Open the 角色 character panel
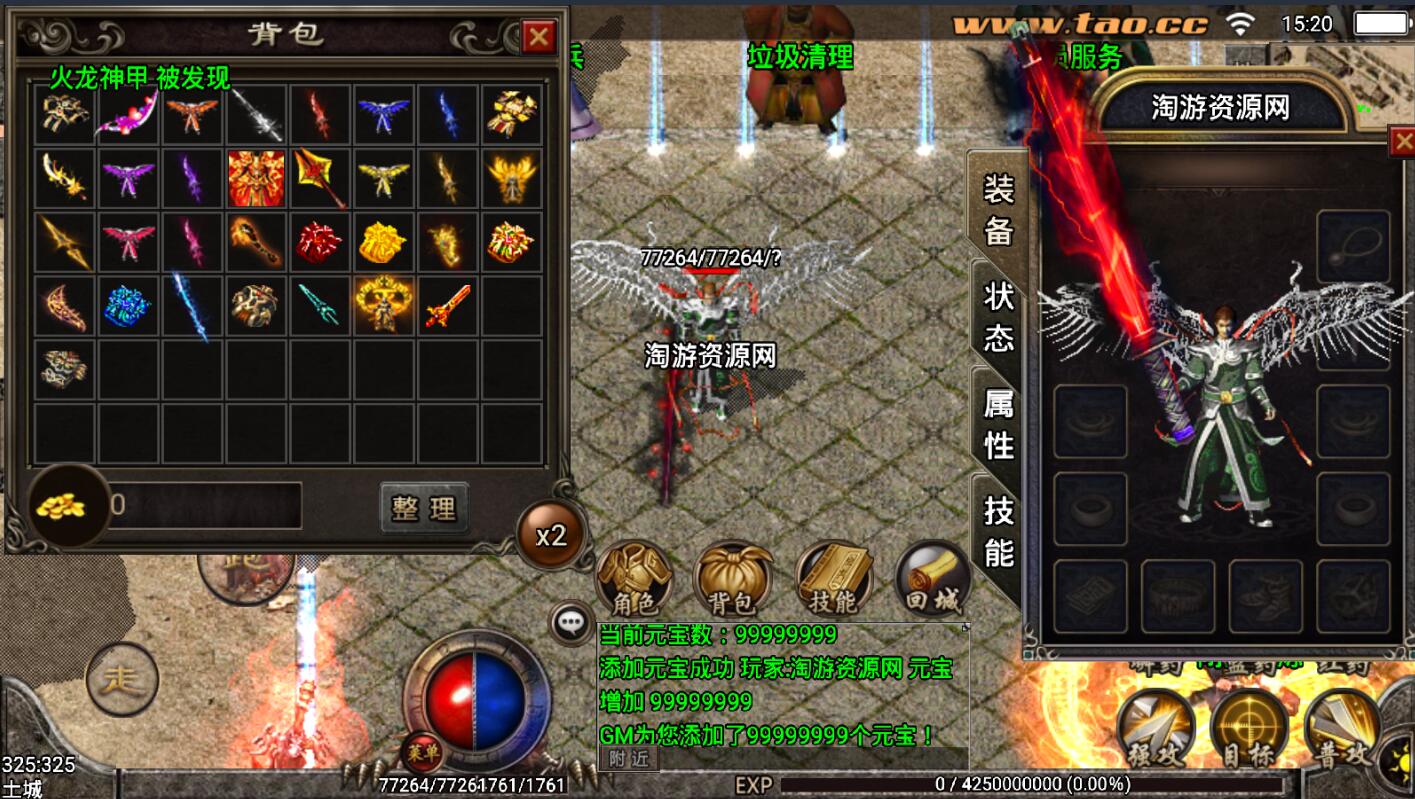The width and height of the screenshot is (1415, 799). [633, 580]
